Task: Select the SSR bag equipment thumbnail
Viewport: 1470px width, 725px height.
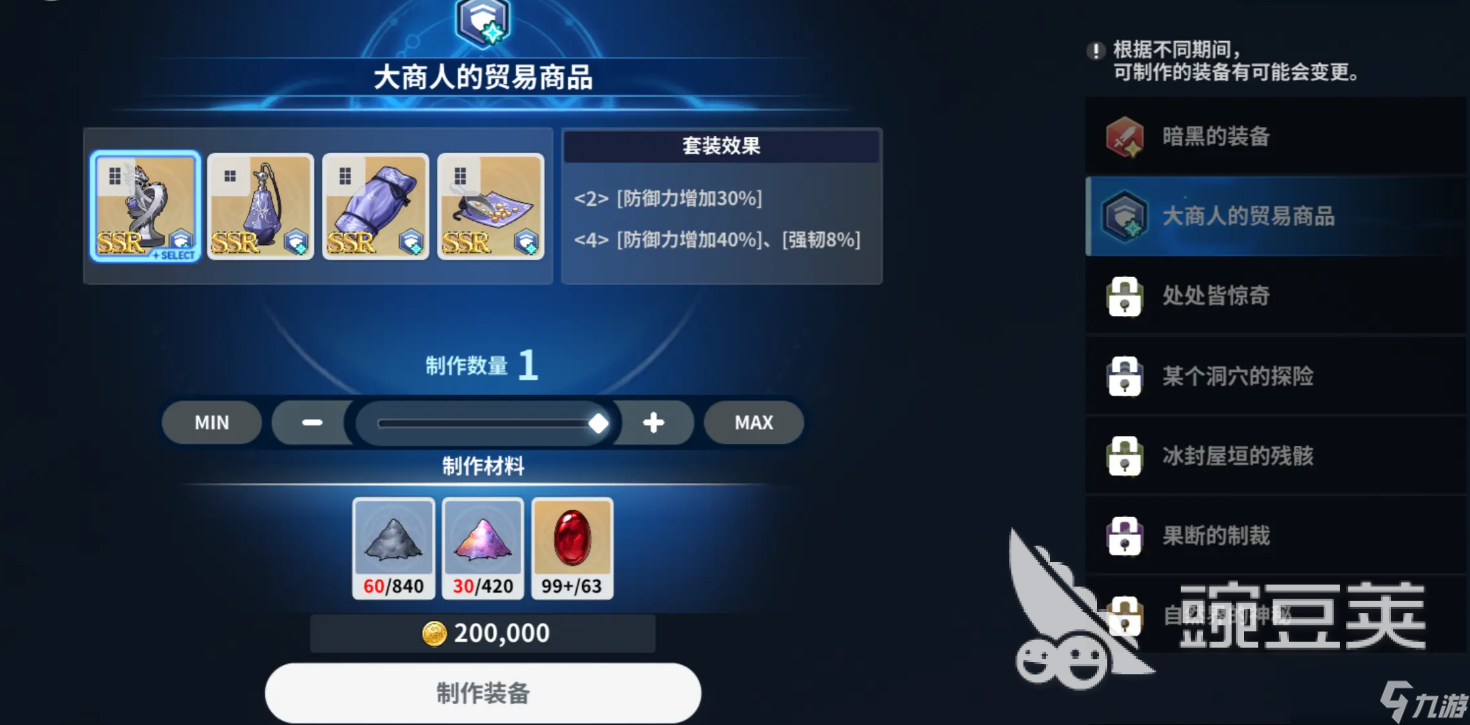Action: 375,205
